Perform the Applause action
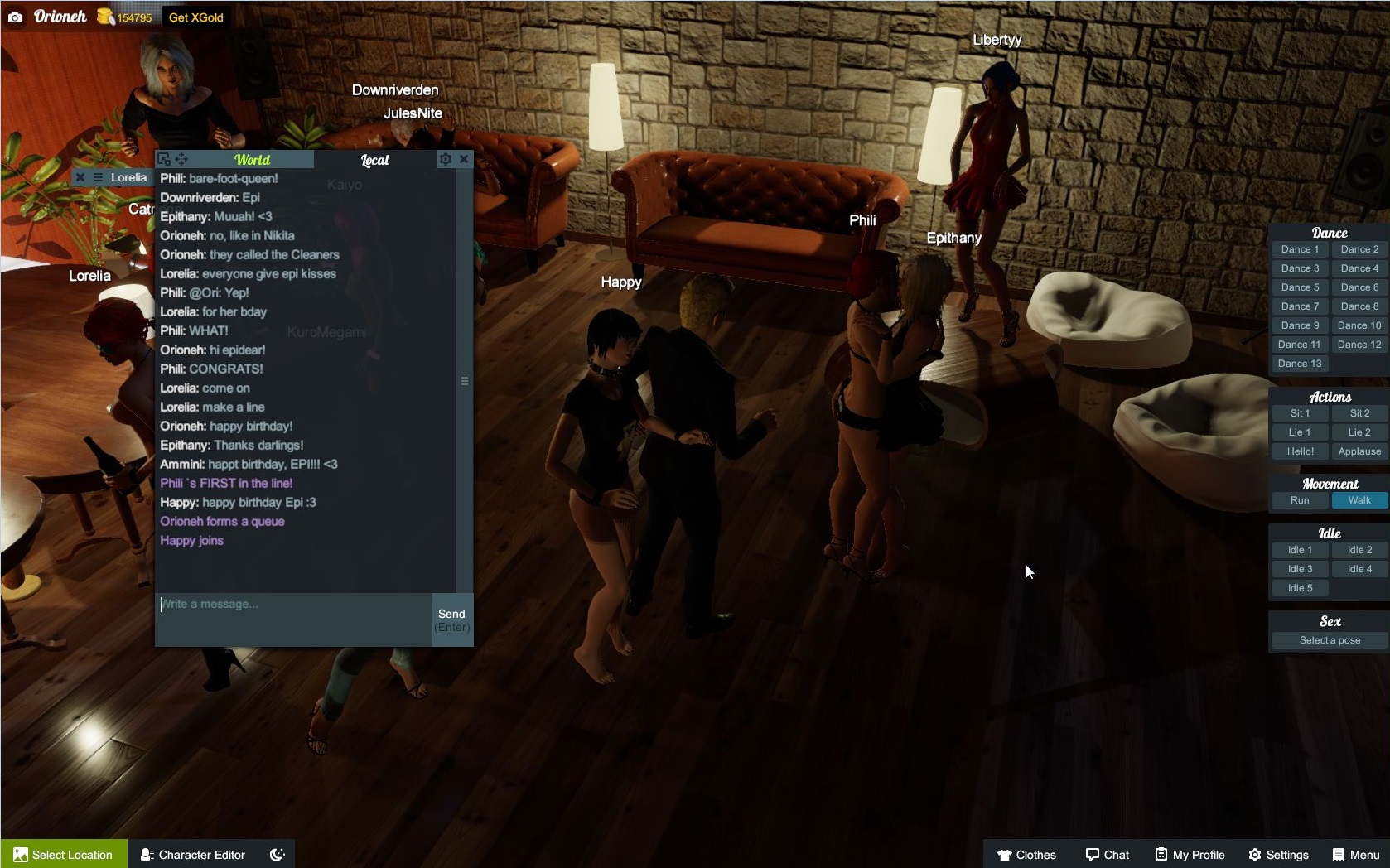Screen dimensions: 1390x868 point(1359,451)
